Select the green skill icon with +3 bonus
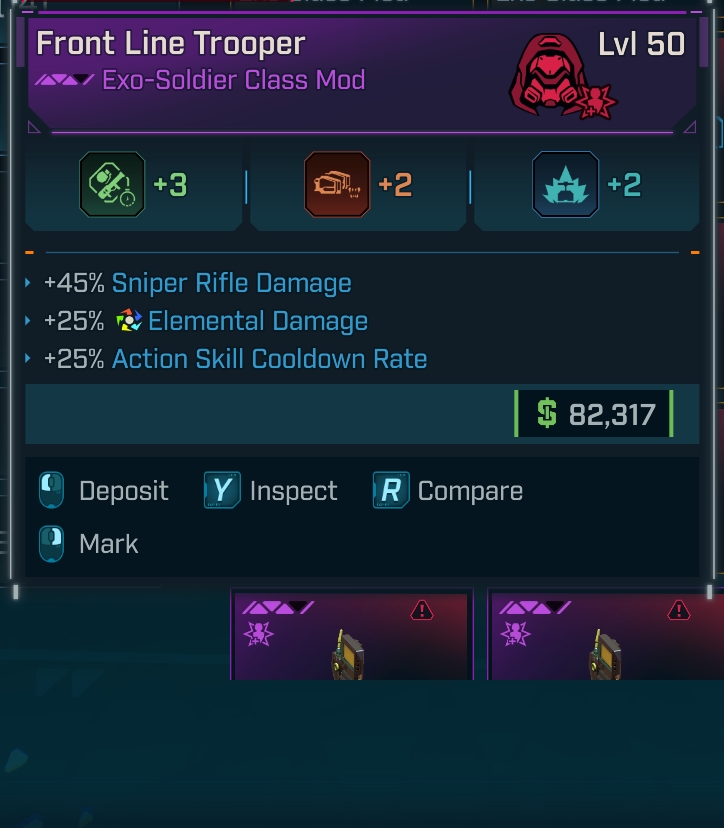 112,185
